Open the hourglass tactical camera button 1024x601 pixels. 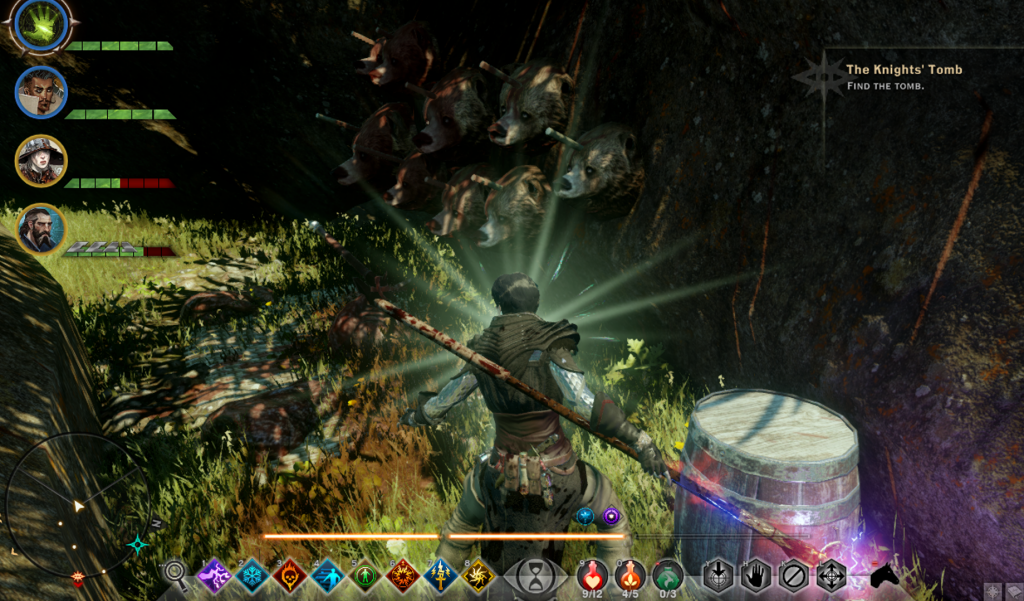[x=537, y=576]
